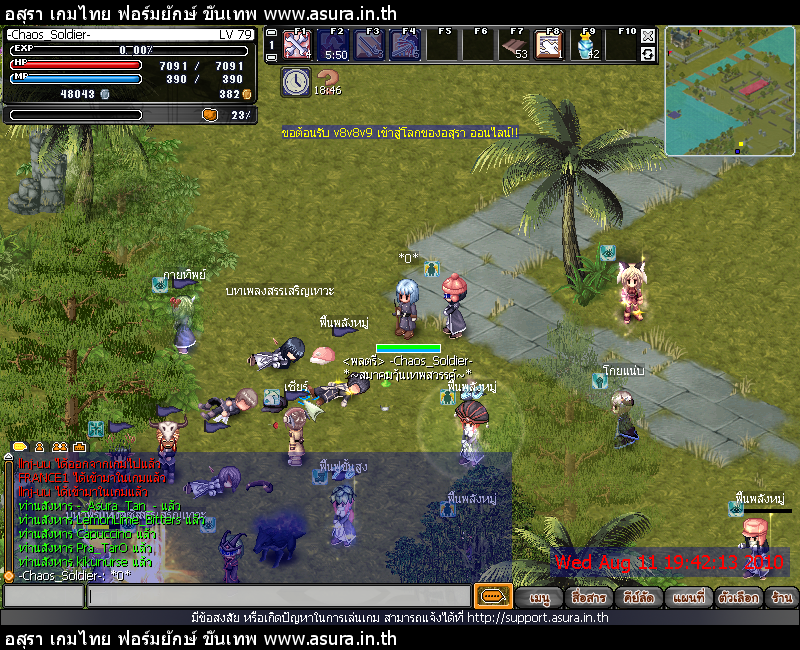Open the คีย์ลัด (shortcuts) button
The image size is (800, 650).
tap(638, 598)
